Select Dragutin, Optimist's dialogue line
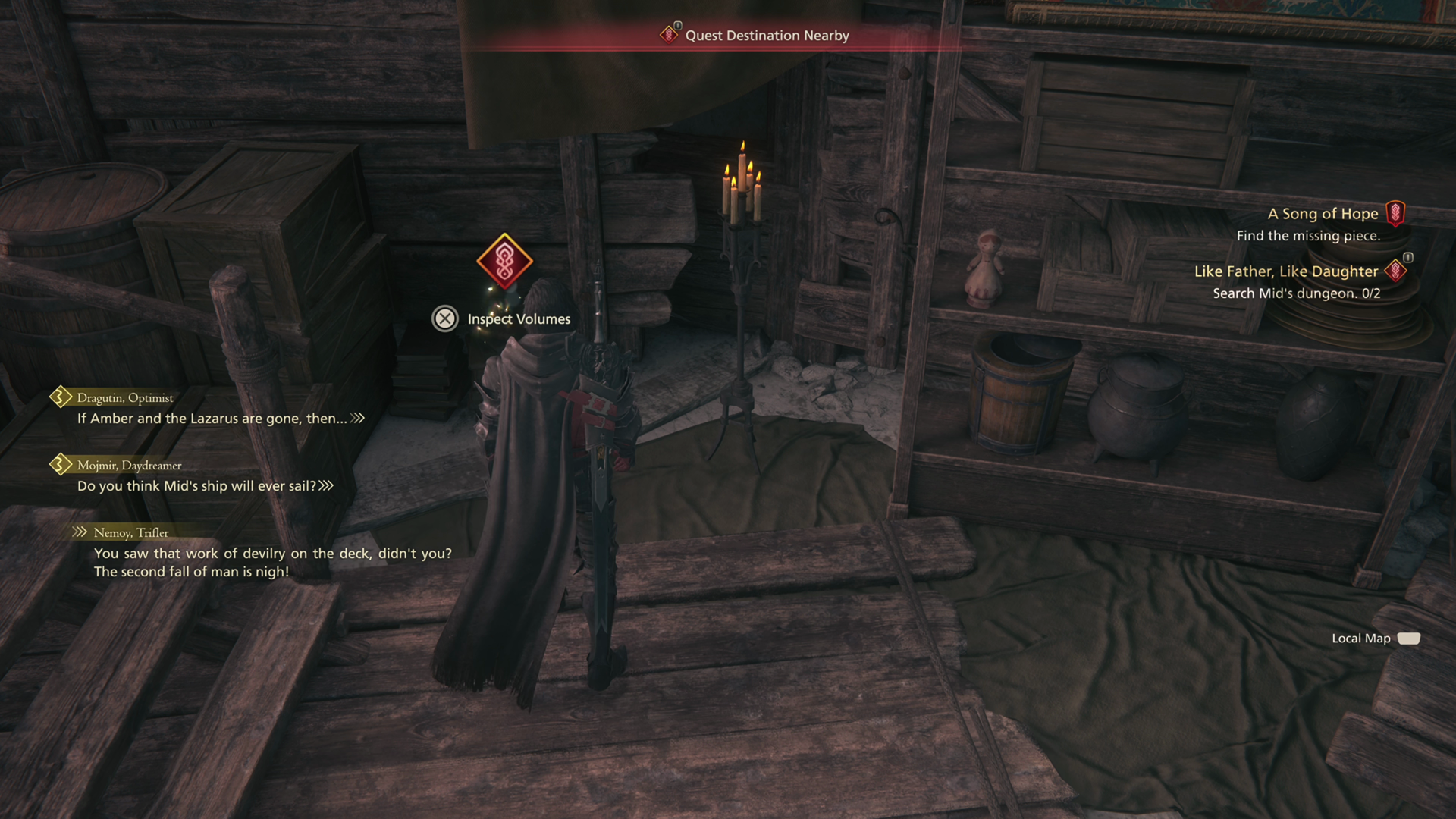 click(x=212, y=418)
